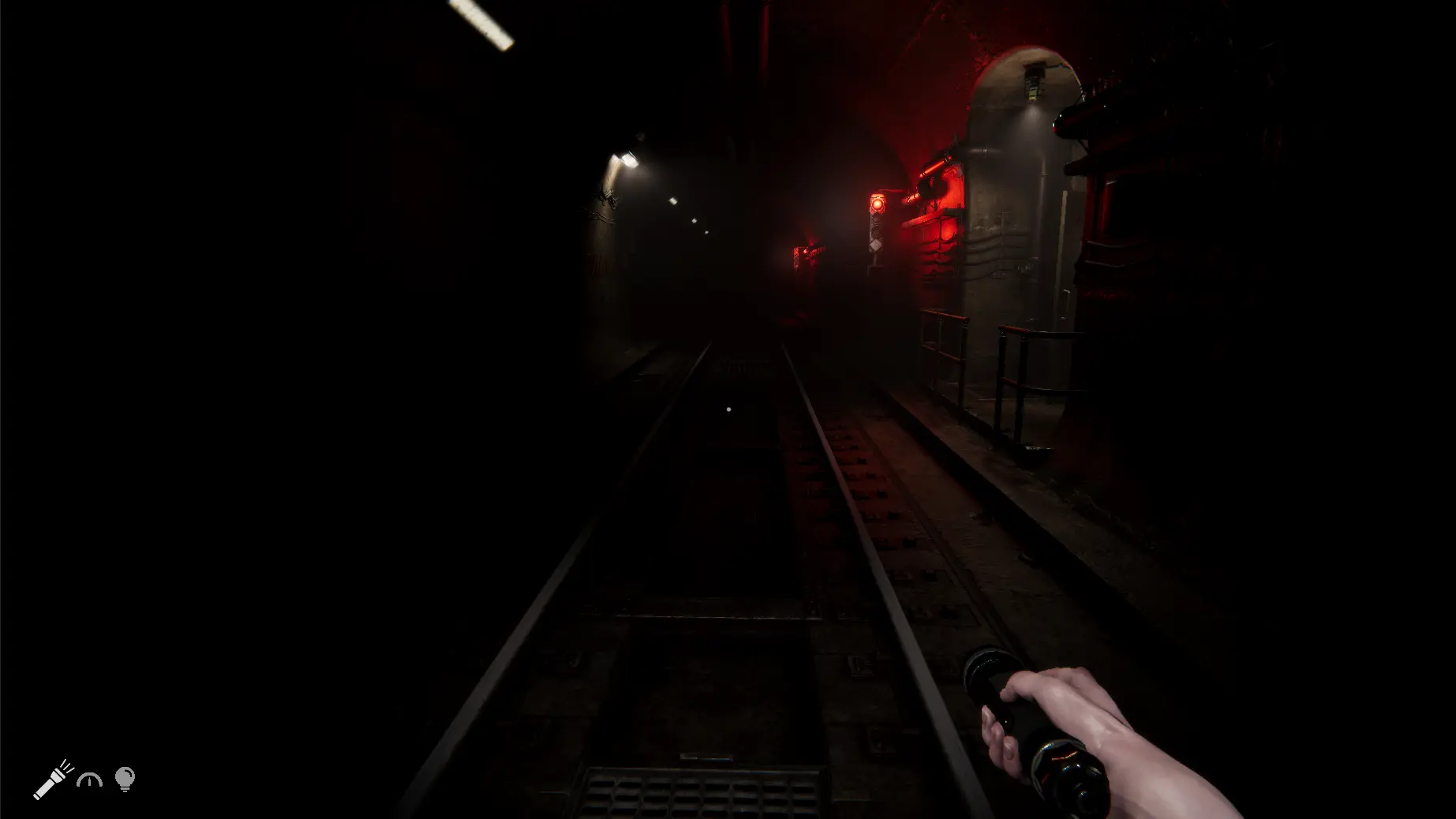This screenshot has height=819, width=1456.
Task: Click the metal railing beside the tracks
Action: pos(1002,363)
